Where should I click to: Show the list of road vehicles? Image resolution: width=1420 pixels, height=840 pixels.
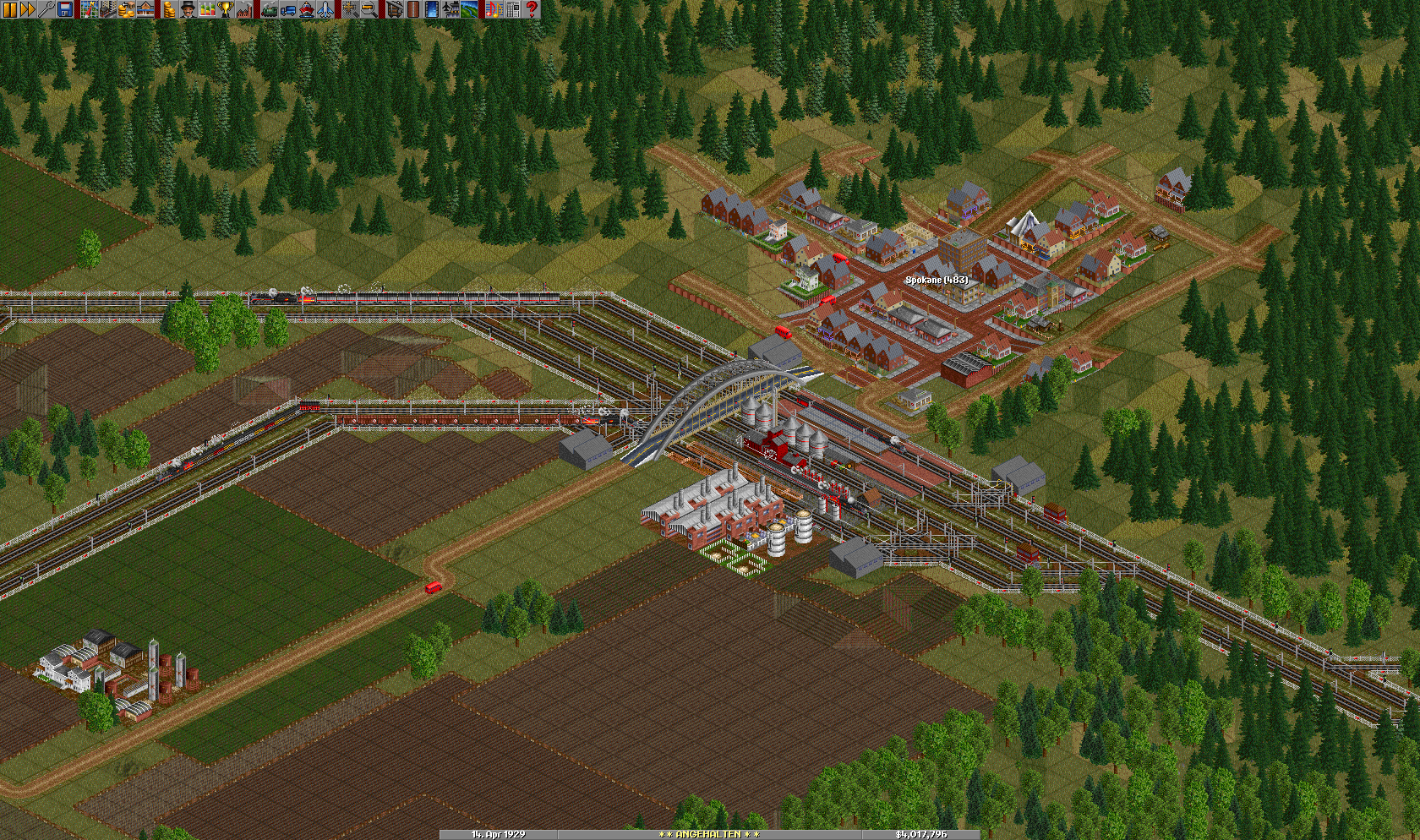[288, 9]
